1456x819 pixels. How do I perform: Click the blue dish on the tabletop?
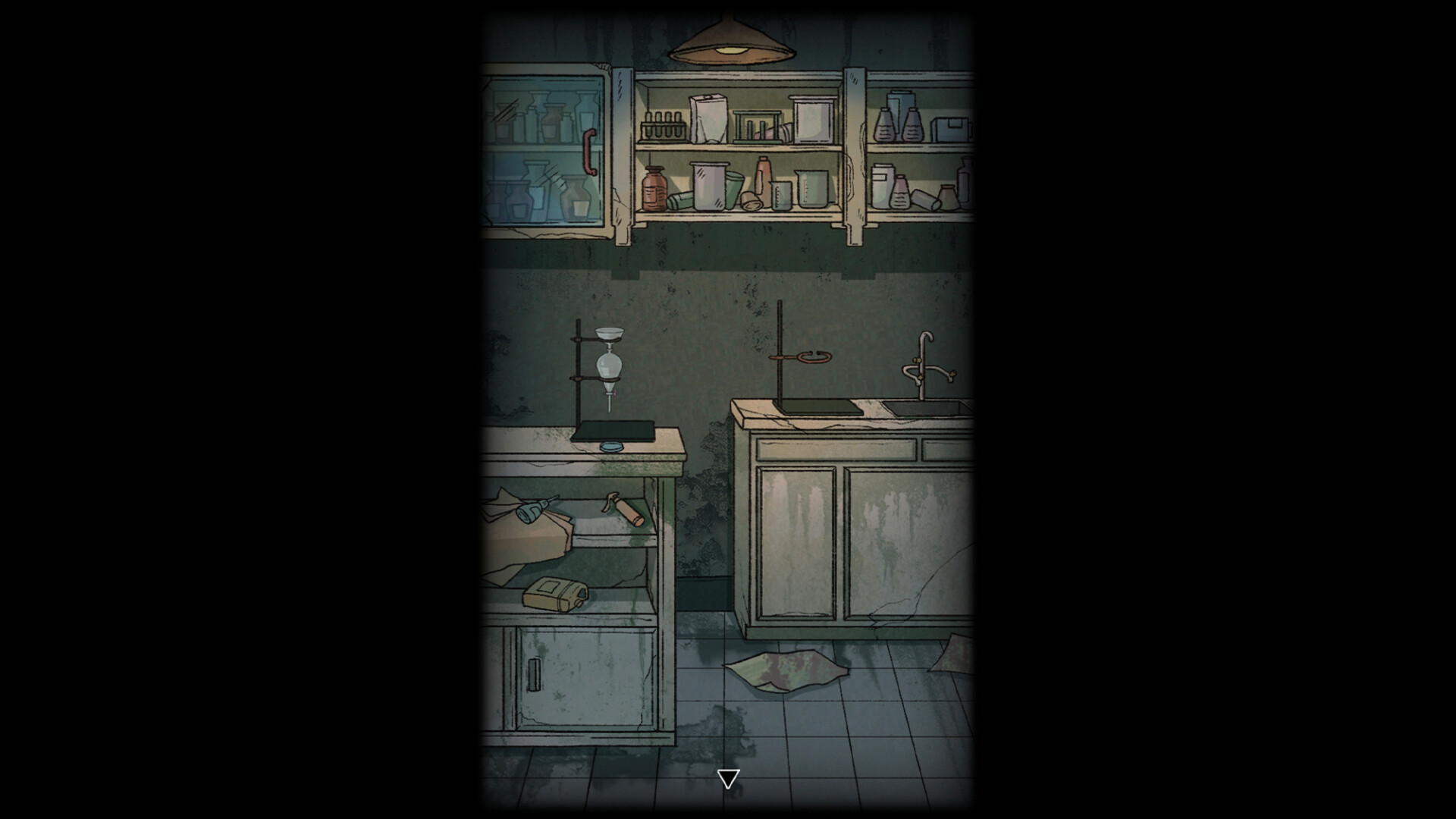tap(611, 447)
